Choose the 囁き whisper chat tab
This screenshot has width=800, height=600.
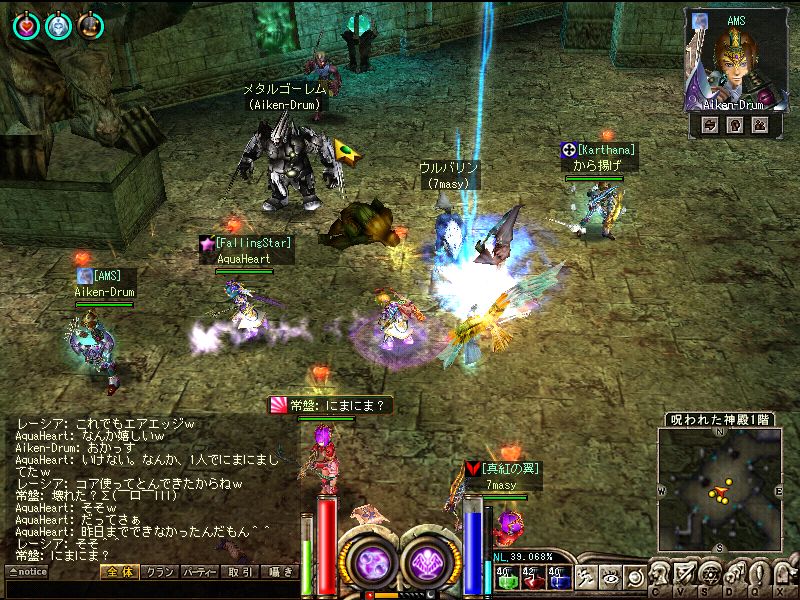[281, 572]
